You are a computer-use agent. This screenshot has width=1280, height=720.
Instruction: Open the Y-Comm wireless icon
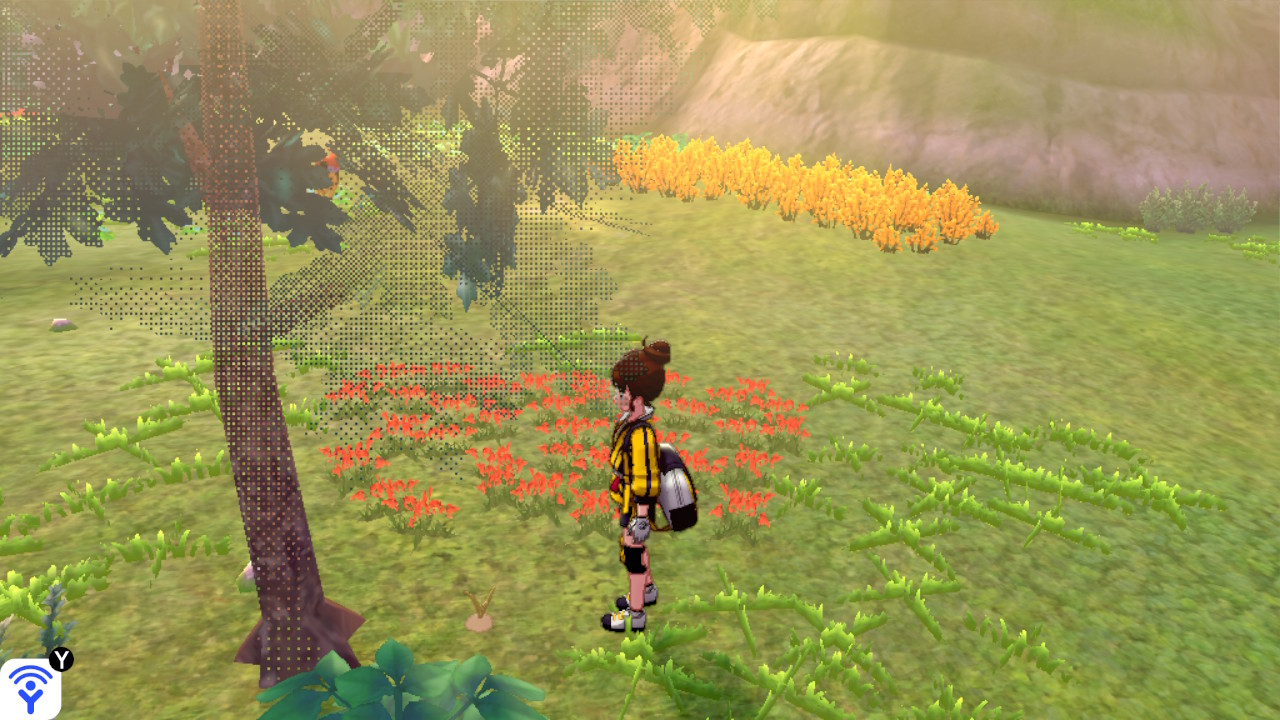30,688
